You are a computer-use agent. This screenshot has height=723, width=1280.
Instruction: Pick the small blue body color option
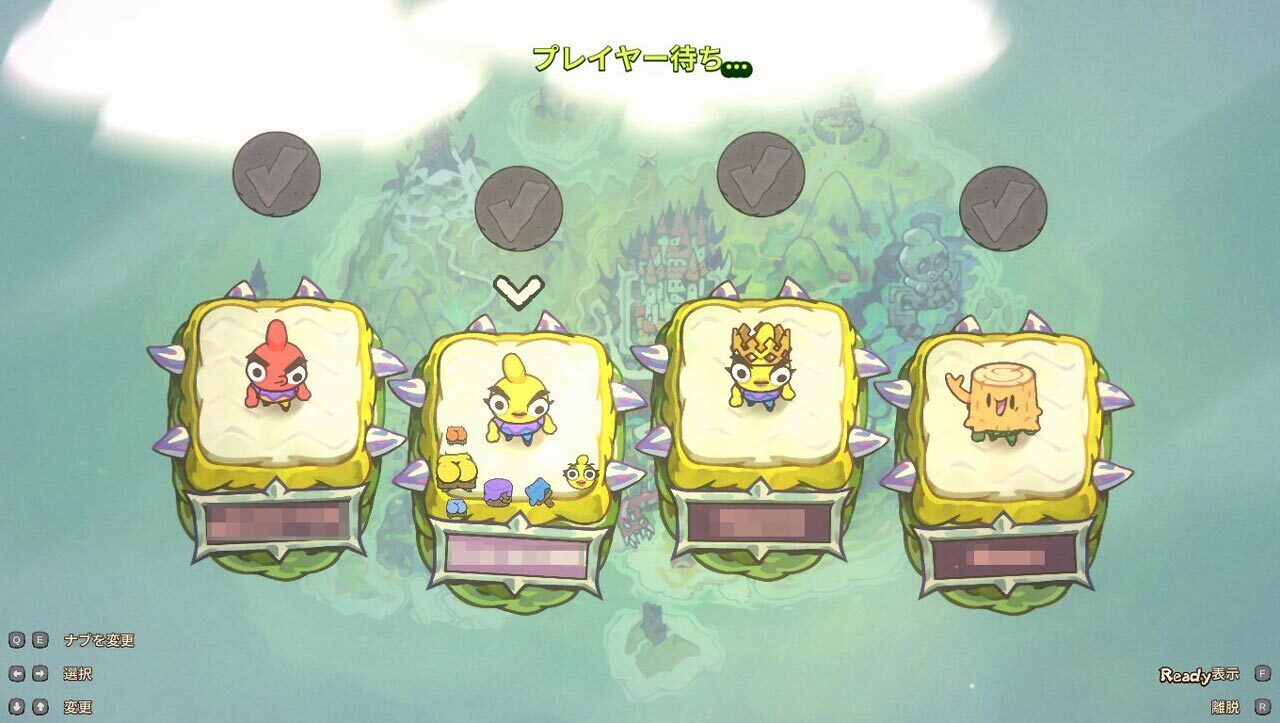[456, 507]
